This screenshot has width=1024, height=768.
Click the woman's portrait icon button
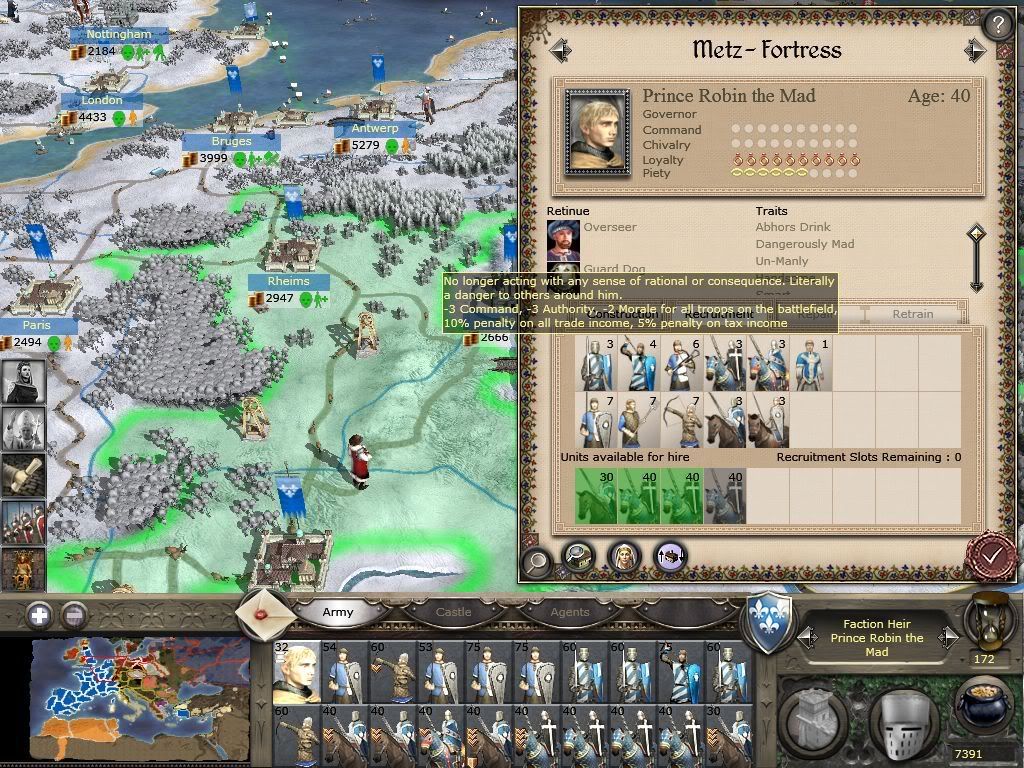[x=624, y=556]
